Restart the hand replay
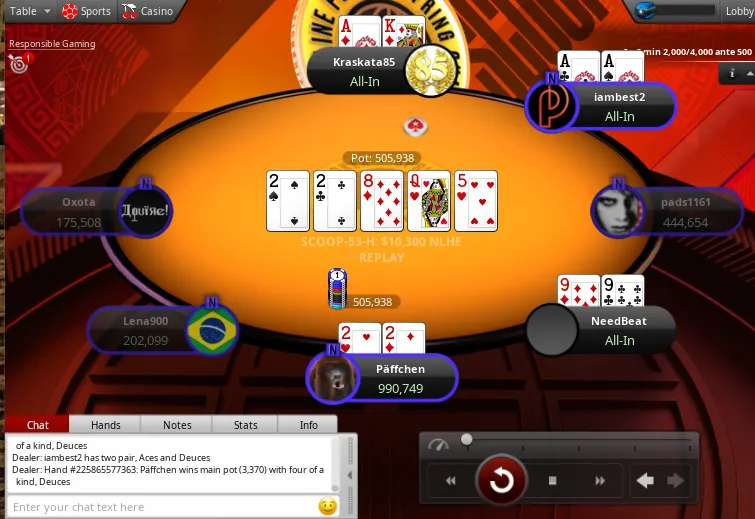 [501, 481]
